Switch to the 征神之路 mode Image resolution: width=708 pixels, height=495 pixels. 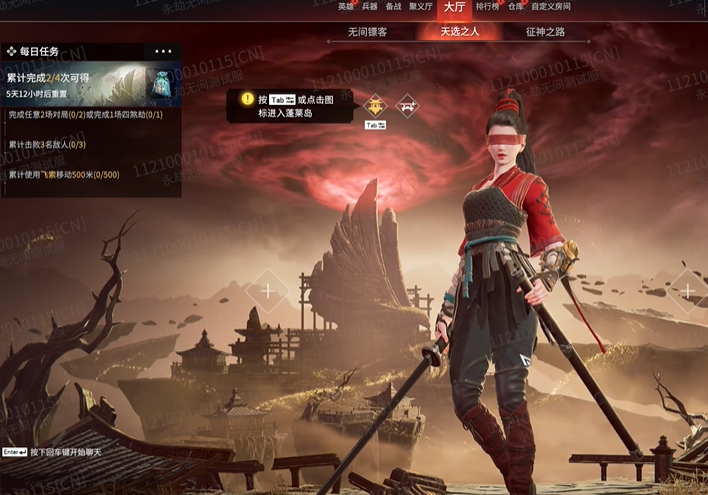(545, 32)
